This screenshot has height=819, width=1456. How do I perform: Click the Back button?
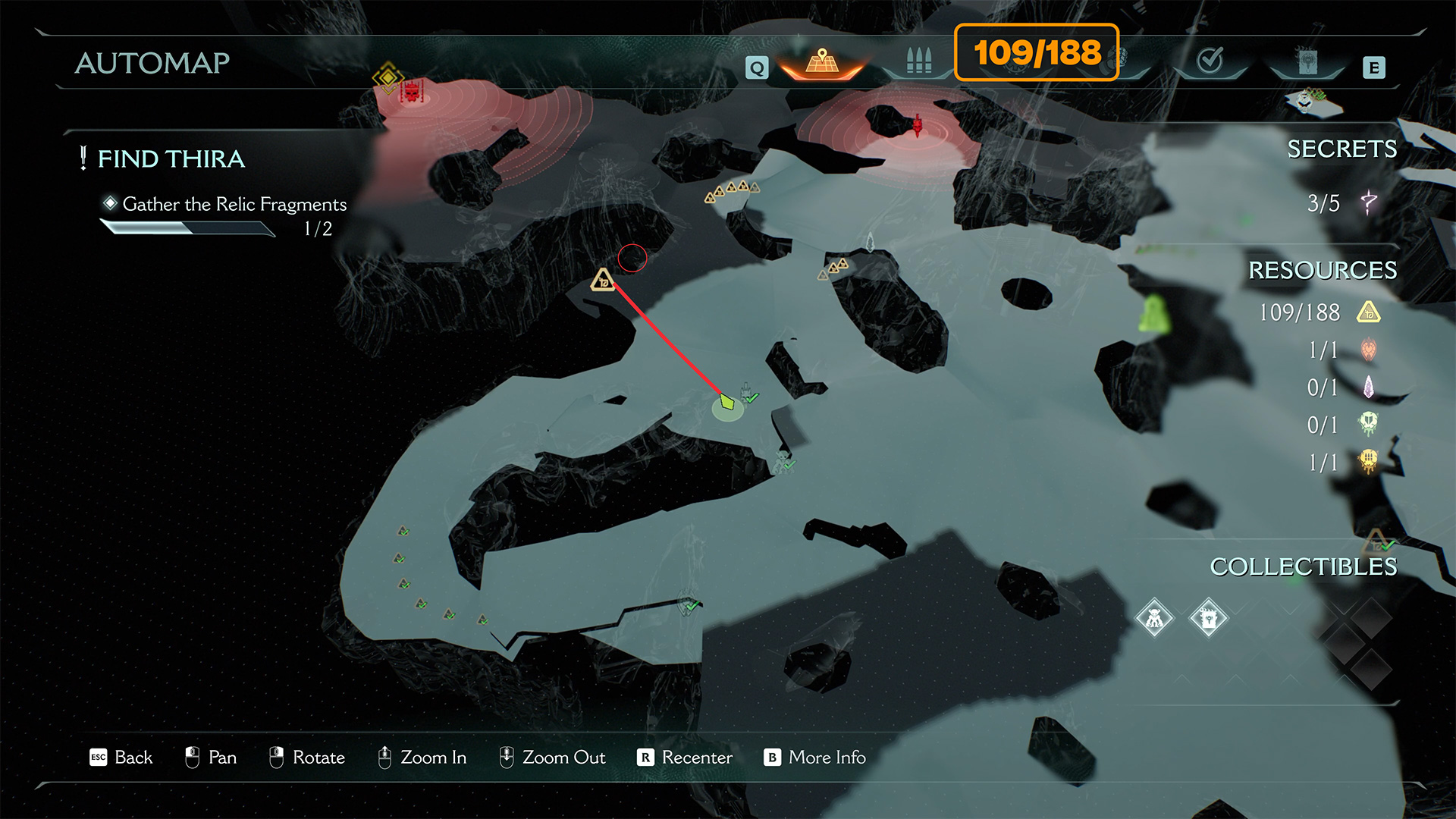click(121, 758)
